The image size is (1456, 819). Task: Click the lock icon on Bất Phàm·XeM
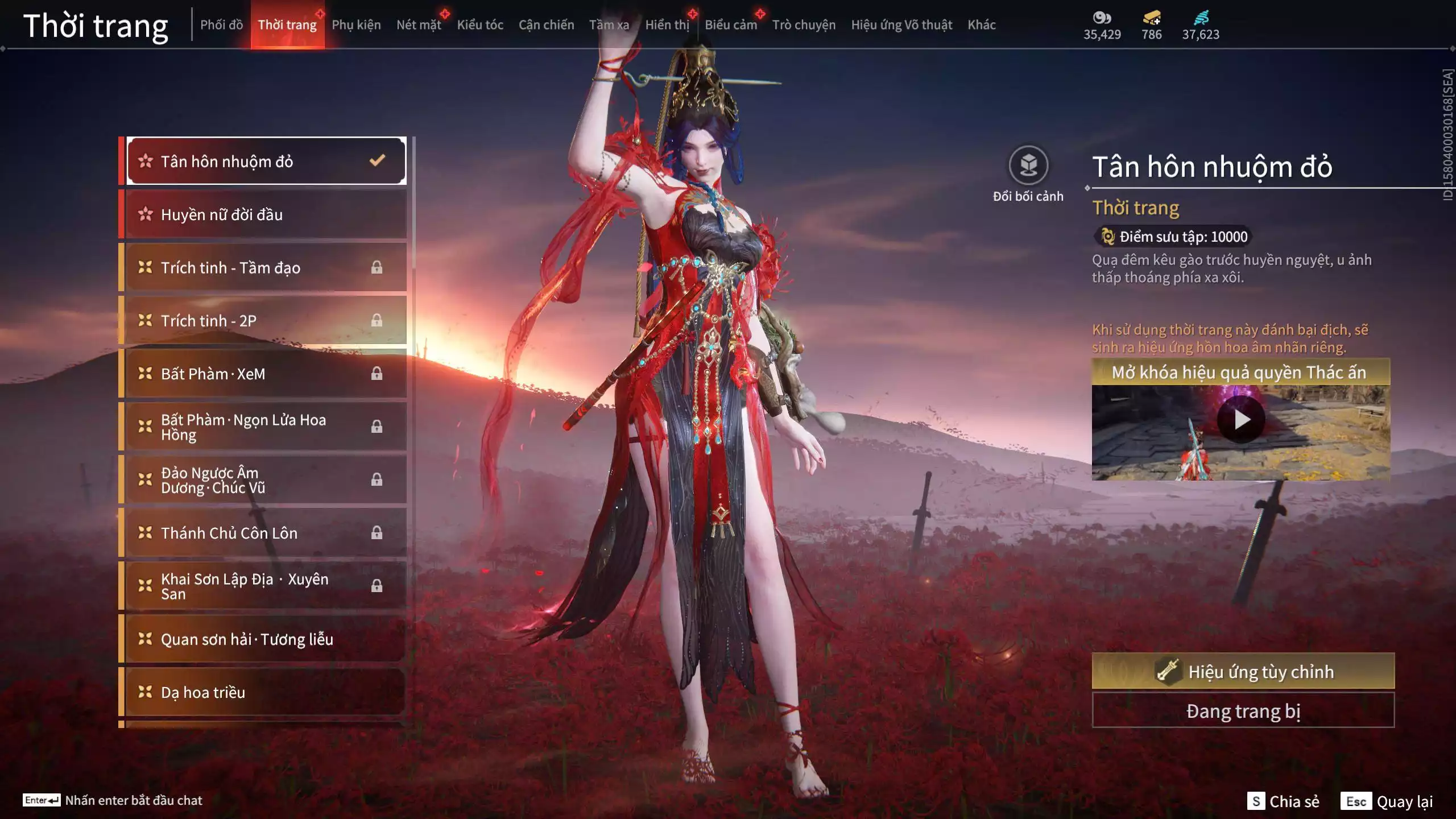(378, 374)
